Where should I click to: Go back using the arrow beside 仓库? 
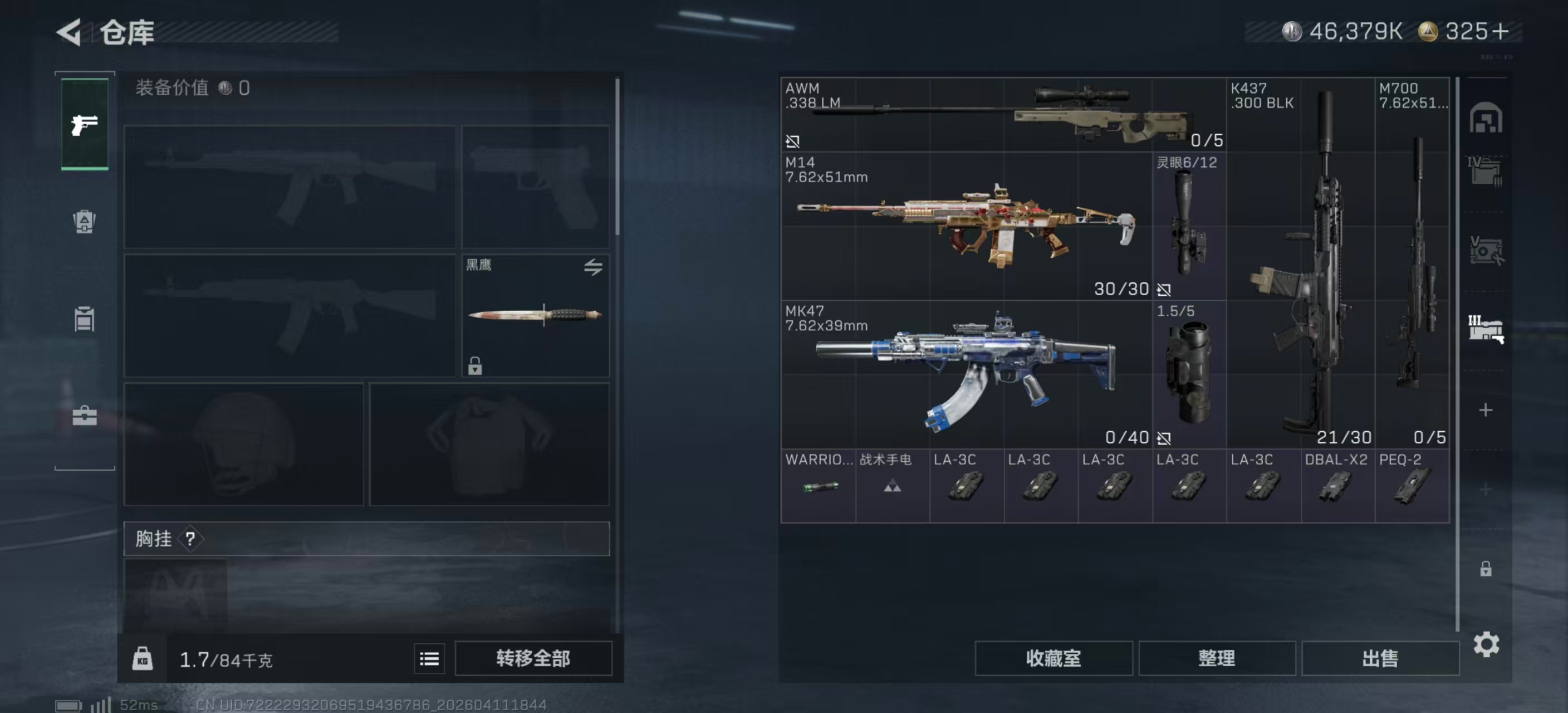coord(69,32)
